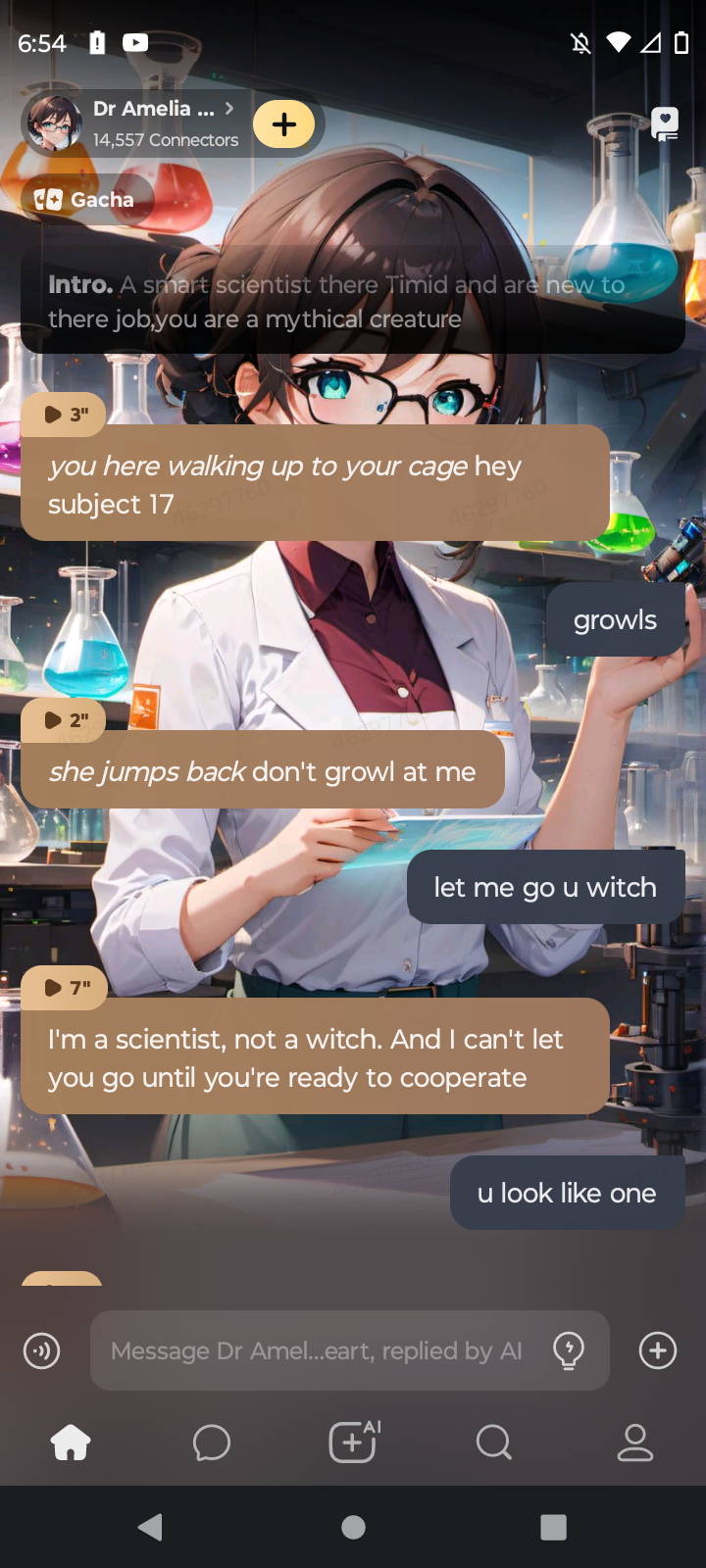Play the 3-second voice message
Screen dimensions: 706x1568
pyautogui.click(x=63, y=415)
